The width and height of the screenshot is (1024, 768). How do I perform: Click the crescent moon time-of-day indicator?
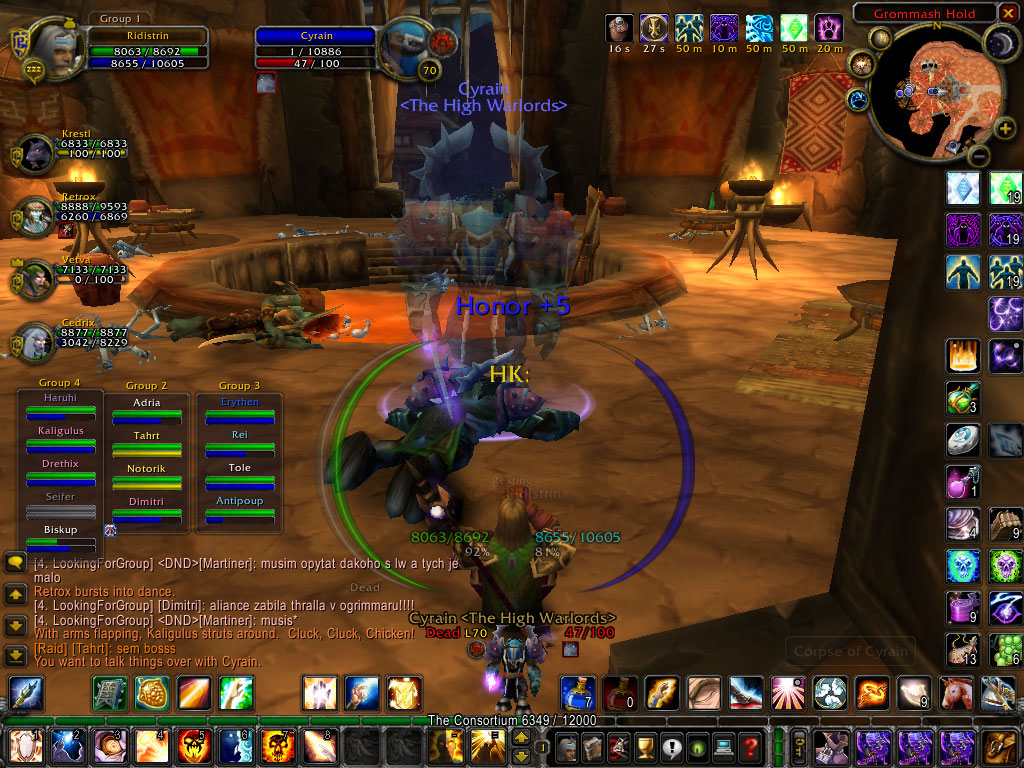[x=998, y=42]
